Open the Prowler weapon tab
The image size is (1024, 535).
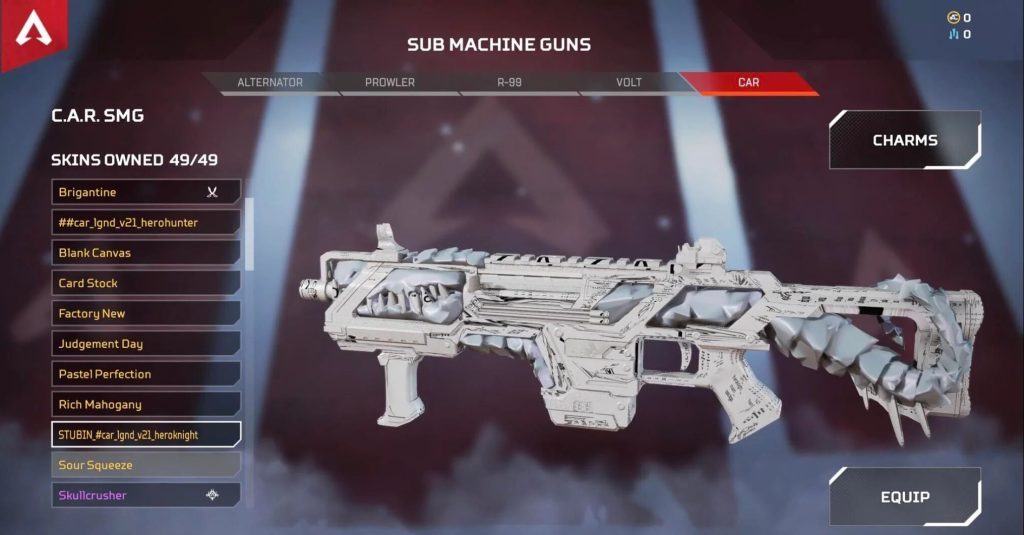390,82
